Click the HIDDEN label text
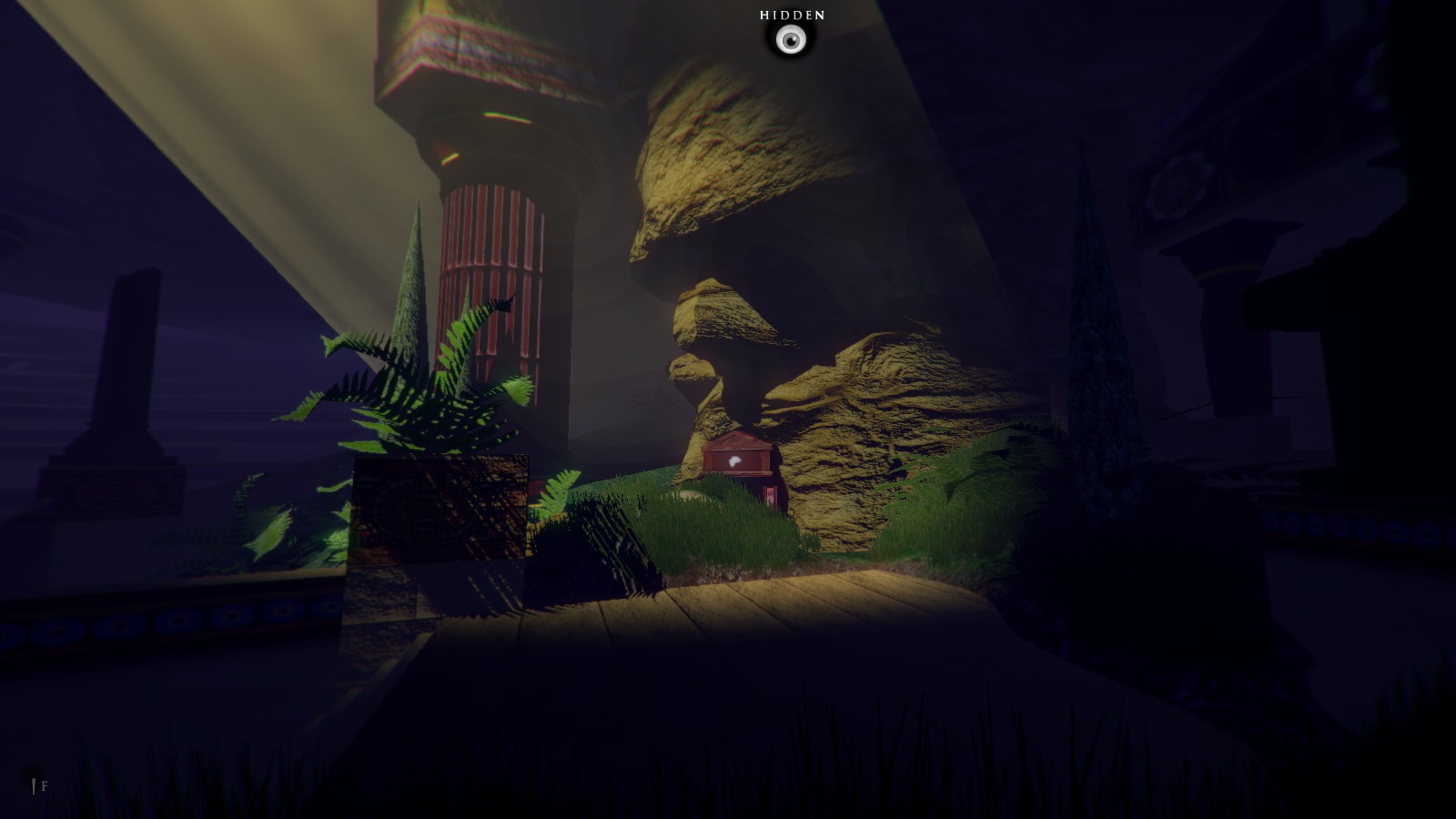Screen dimensions: 1456x819 tap(792, 15)
